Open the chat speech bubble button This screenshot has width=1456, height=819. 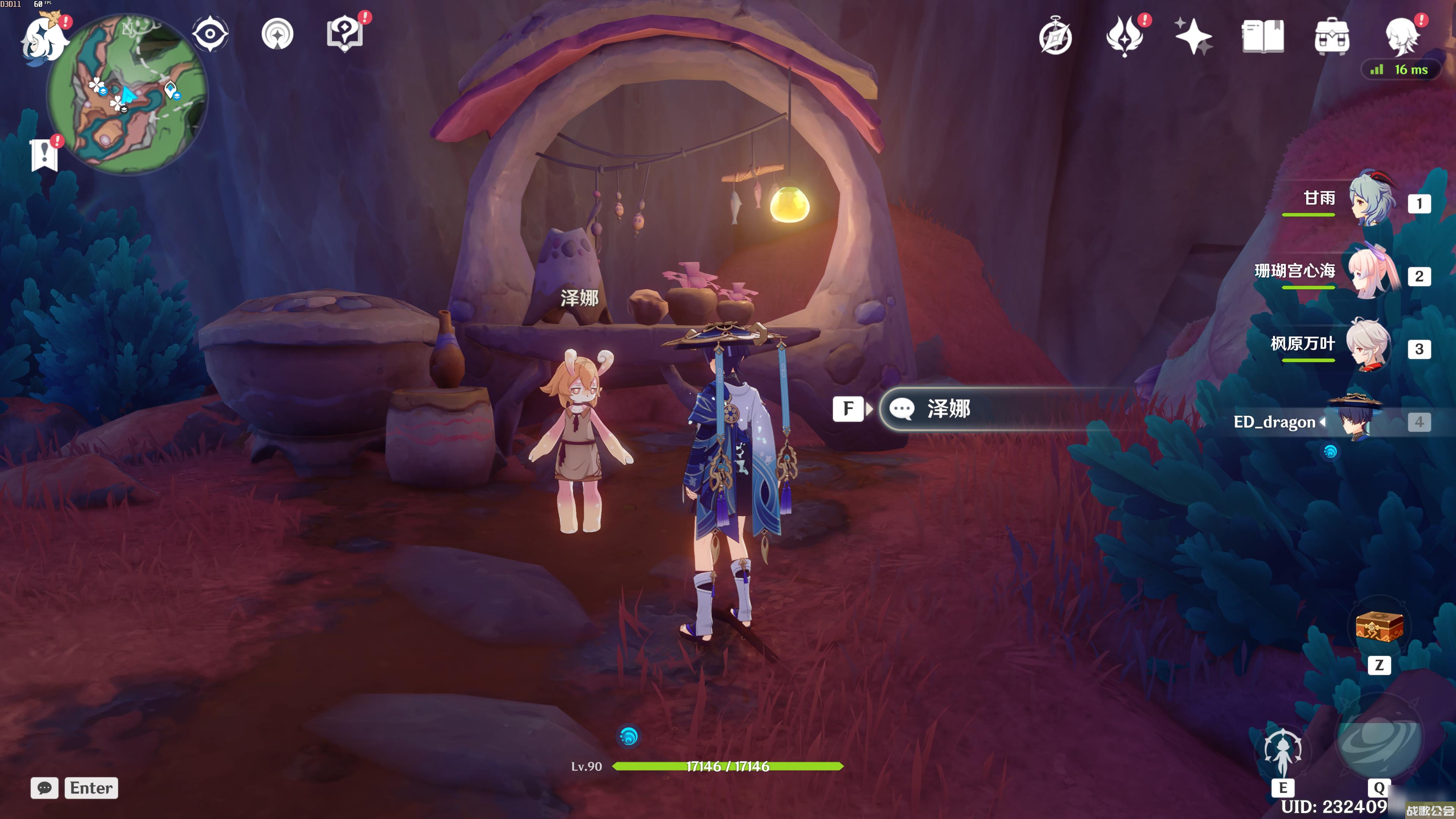tap(45, 788)
